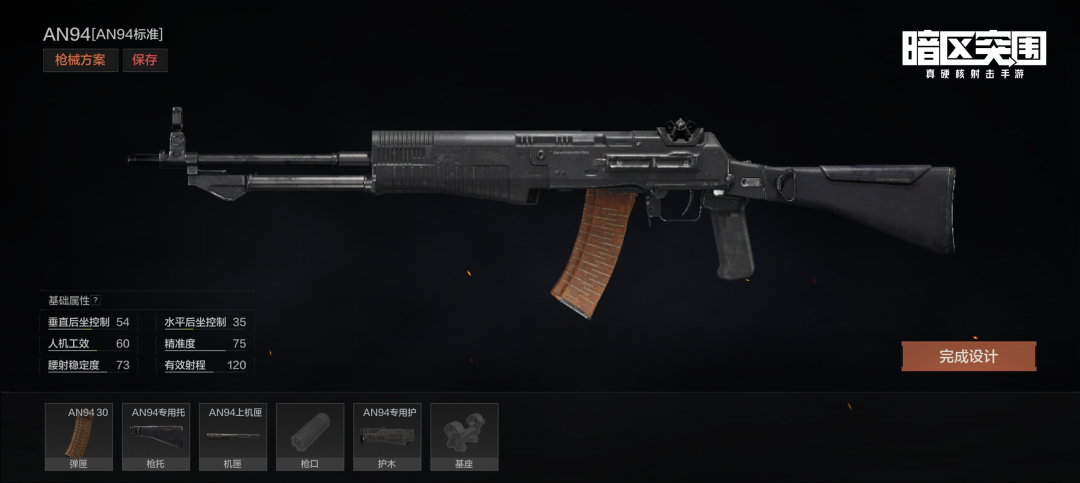Click the 保存 save button
Screen dimensions: 1080x483
[145, 60]
